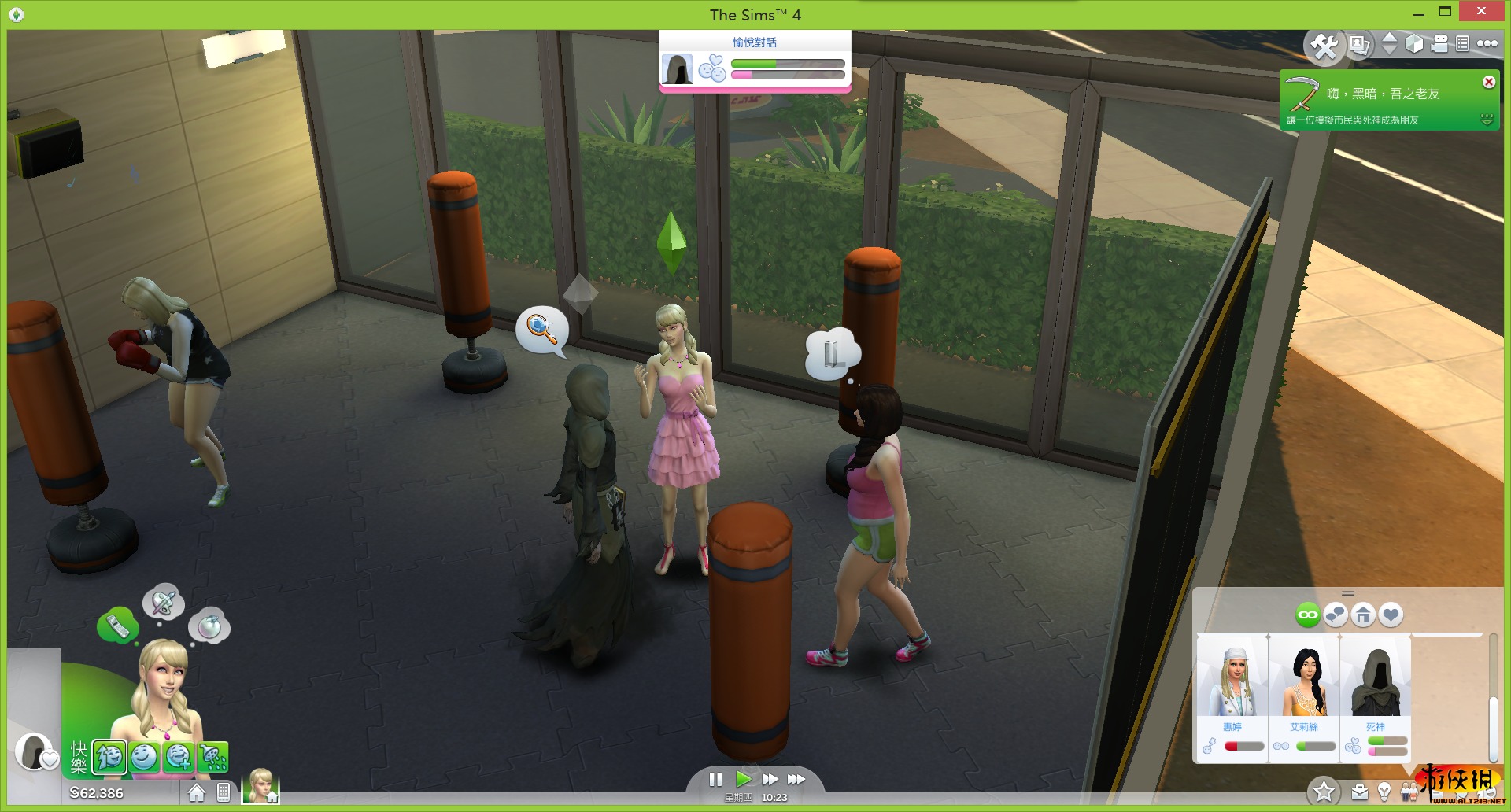Image resolution: width=1511 pixels, height=812 pixels.
Task: Close the Sims 4 window
Action: [x=1481, y=12]
